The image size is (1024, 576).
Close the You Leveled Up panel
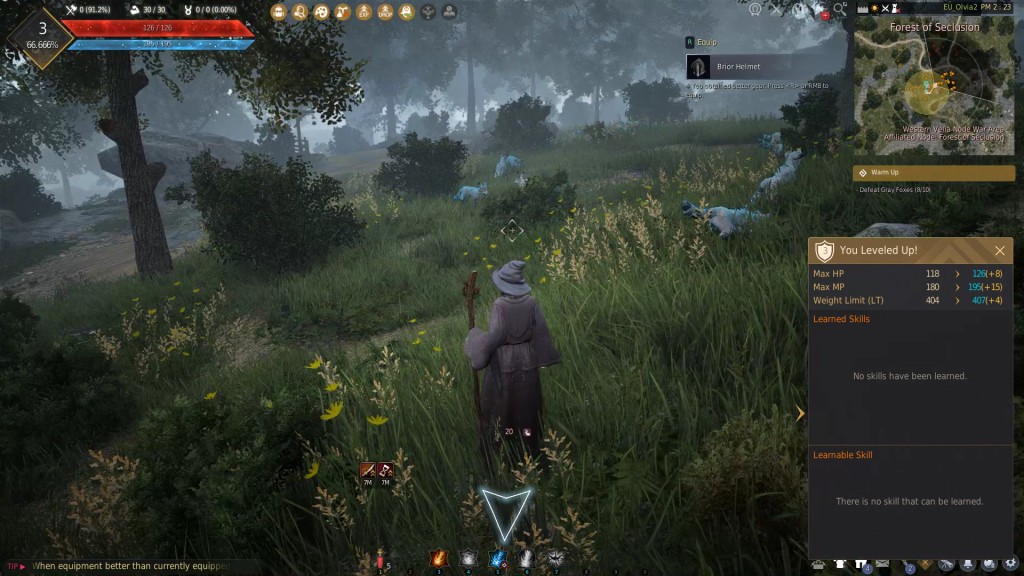pos(999,251)
